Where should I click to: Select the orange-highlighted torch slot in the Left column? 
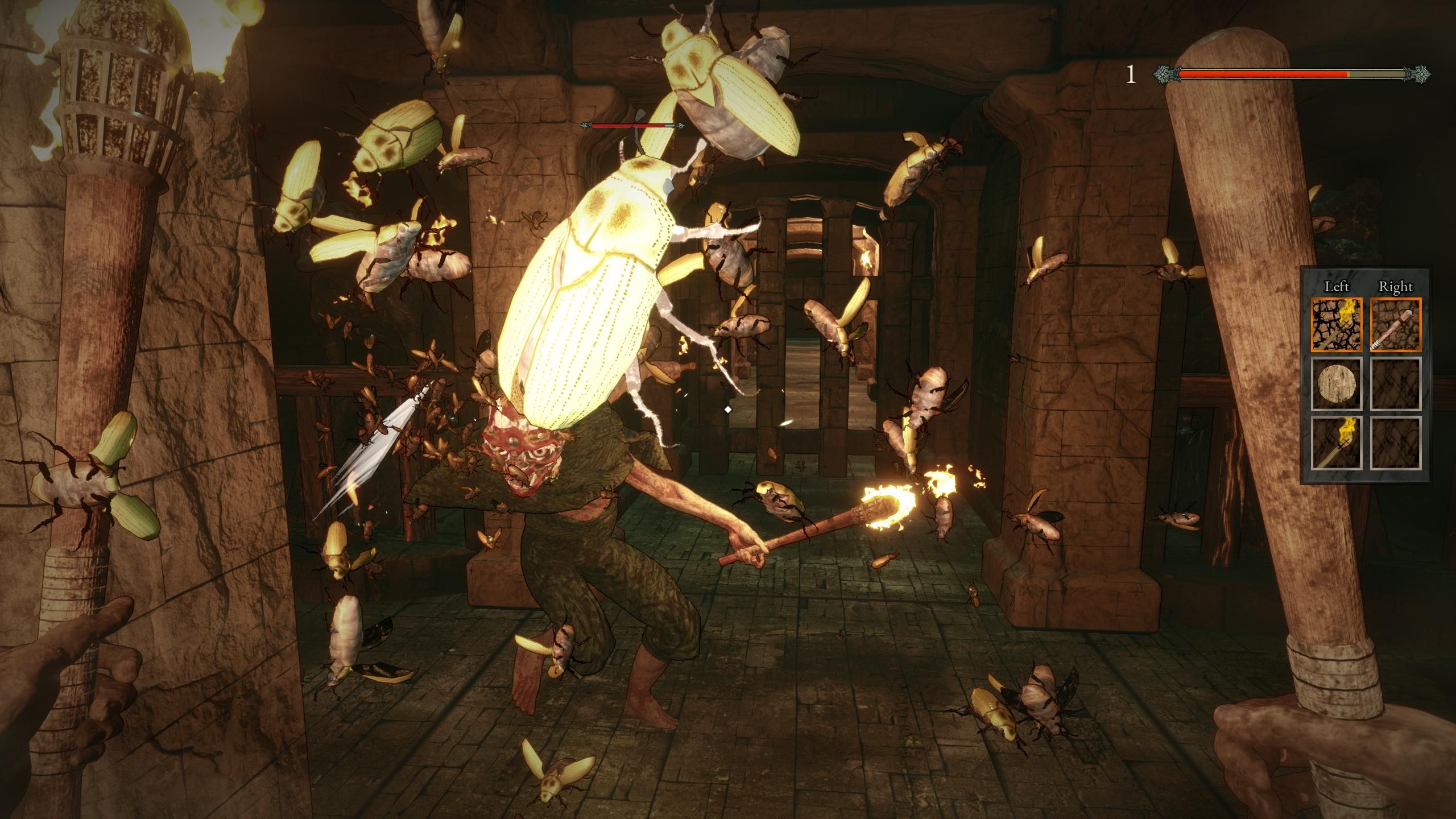coord(1337,324)
